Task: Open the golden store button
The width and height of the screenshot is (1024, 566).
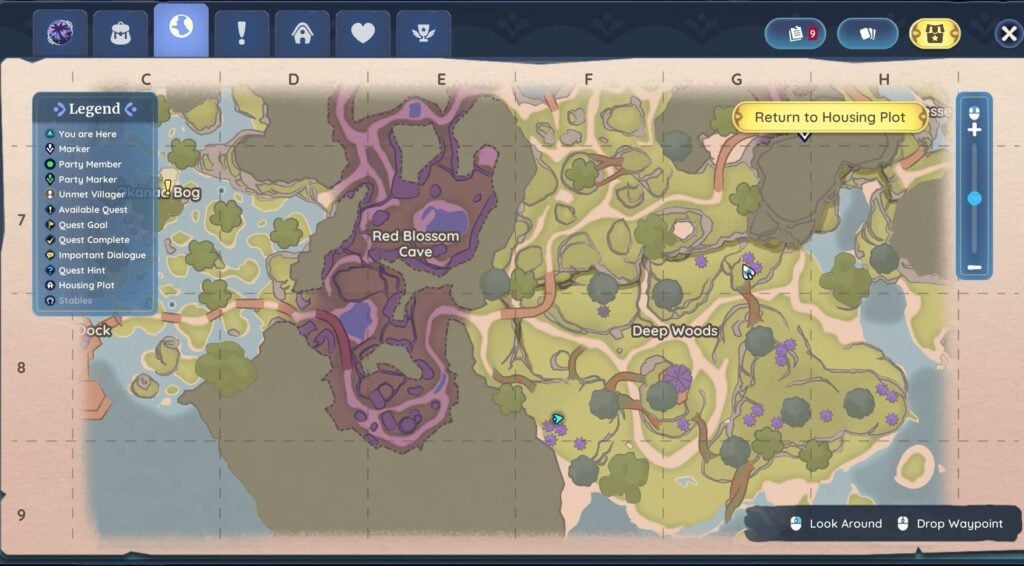Action: click(x=934, y=33)
